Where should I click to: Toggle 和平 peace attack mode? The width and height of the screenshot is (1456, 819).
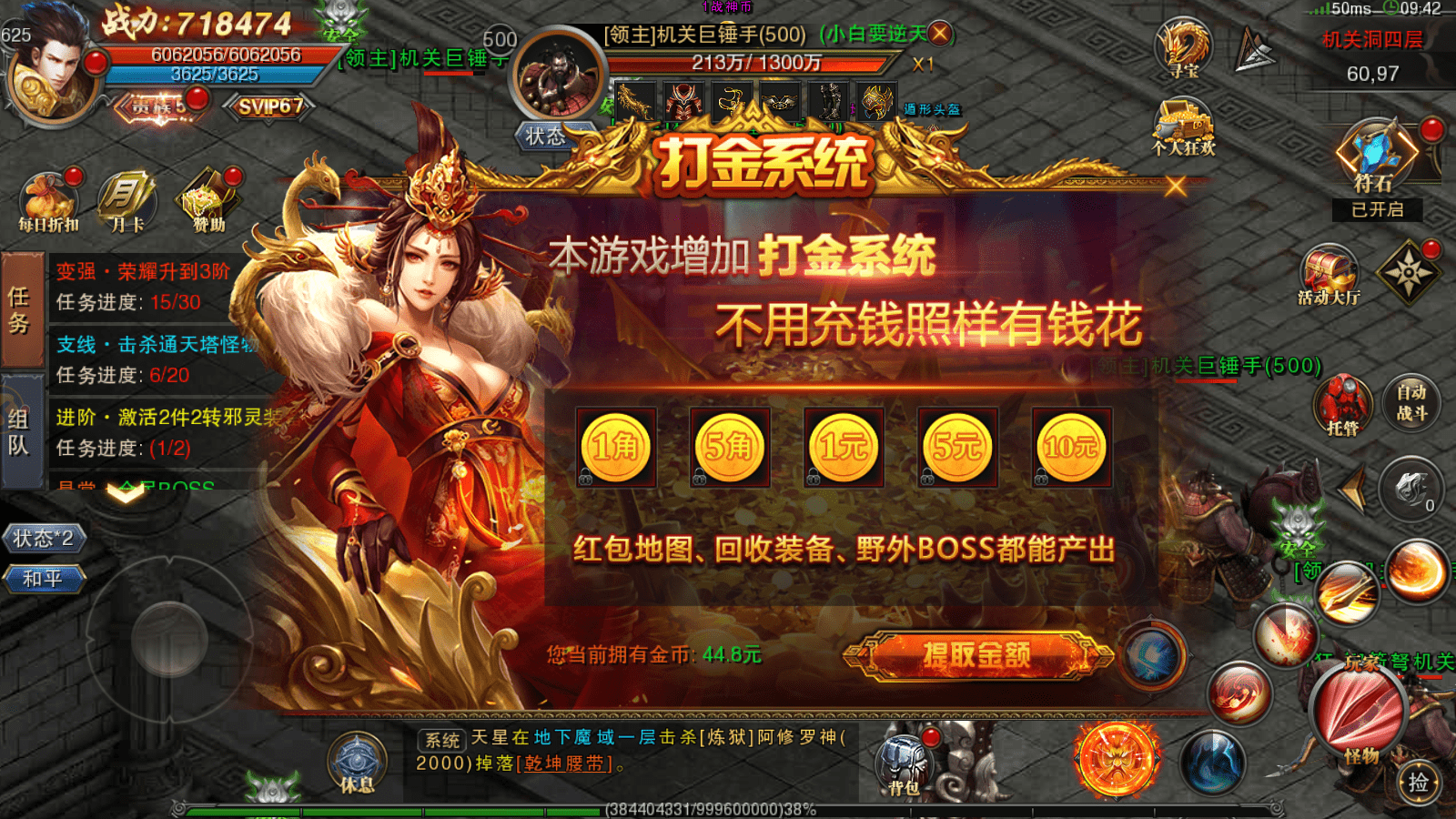point(45,580)
